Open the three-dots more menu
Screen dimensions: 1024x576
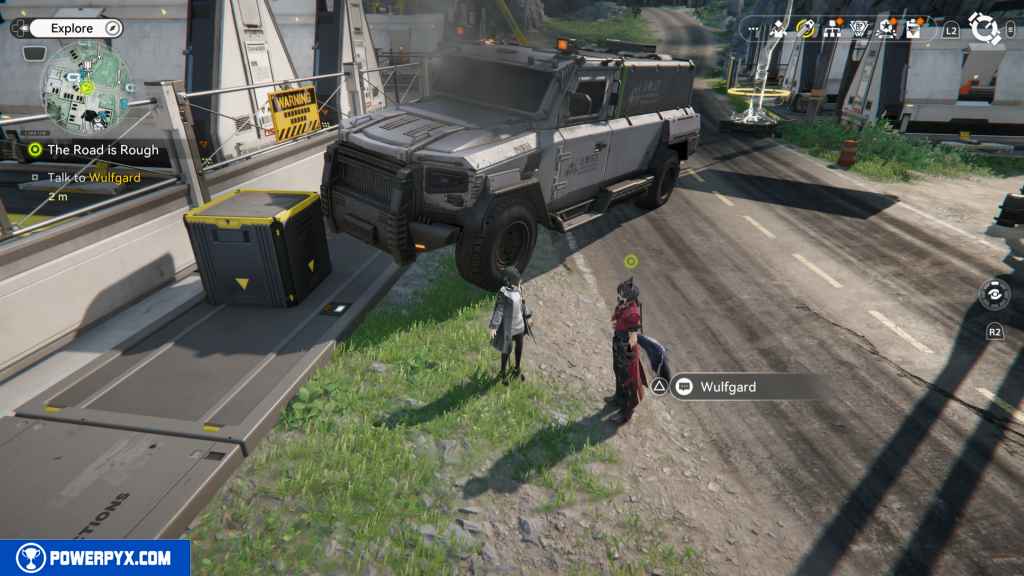click(x=752, y=28)
